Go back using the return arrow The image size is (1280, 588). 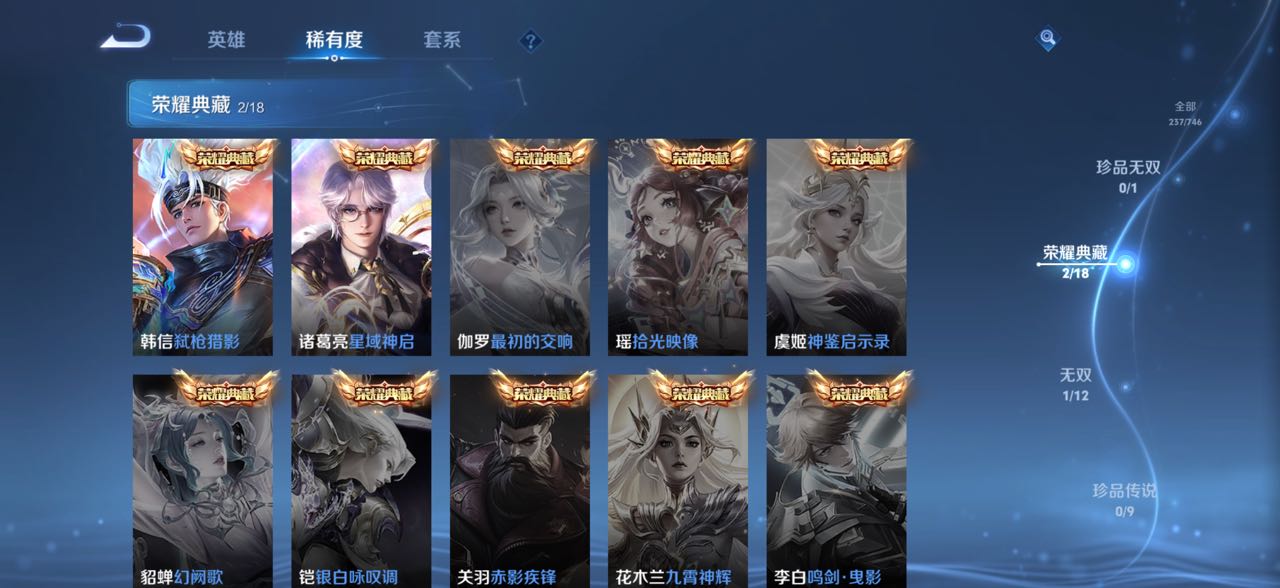point(126,38)
